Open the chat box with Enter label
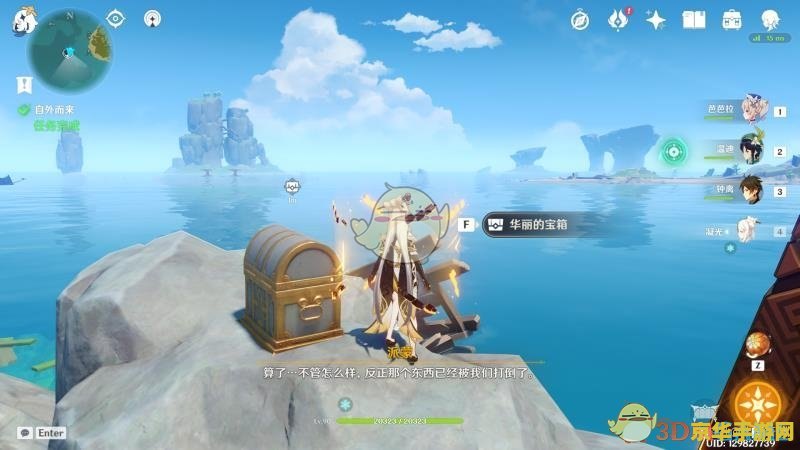This screenshot has height=450, width=800. [x=42, y=433]
